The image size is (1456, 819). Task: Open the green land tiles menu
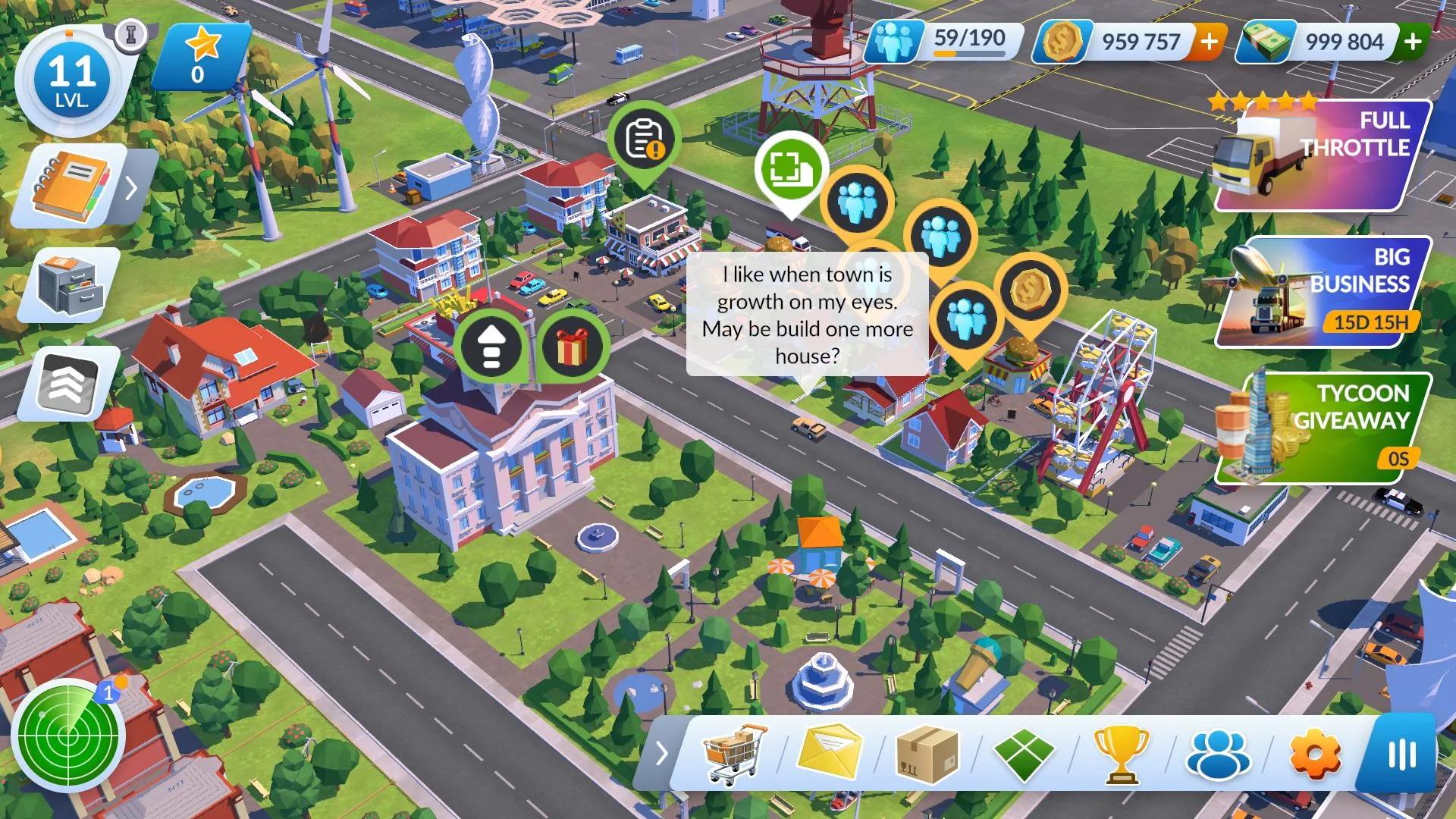[1024, 753]
